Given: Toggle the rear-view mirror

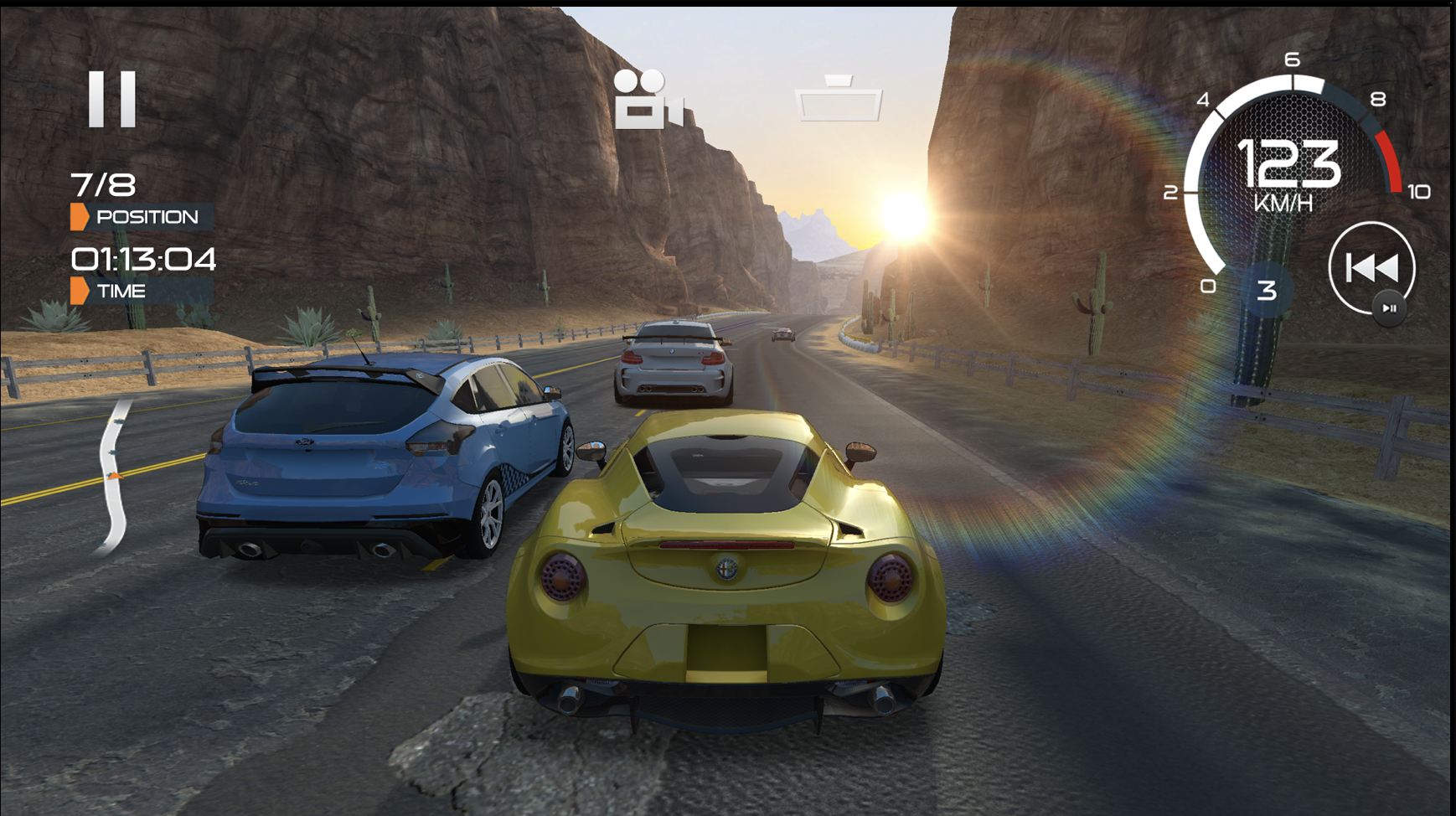Looking at the screenshot, I should tap(839, 100).
